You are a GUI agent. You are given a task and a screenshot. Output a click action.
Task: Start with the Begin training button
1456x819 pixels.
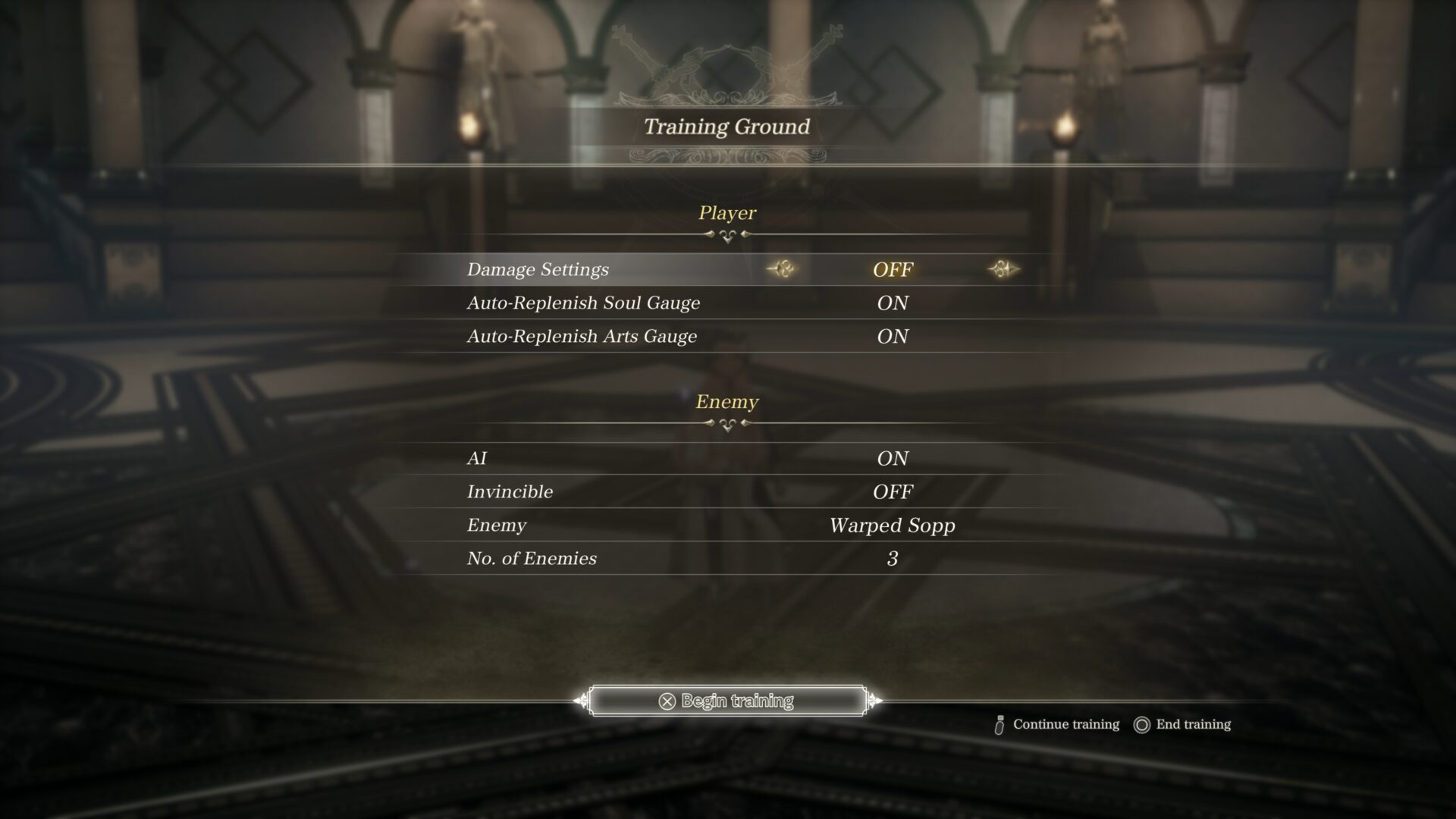[x=727, y=701]
